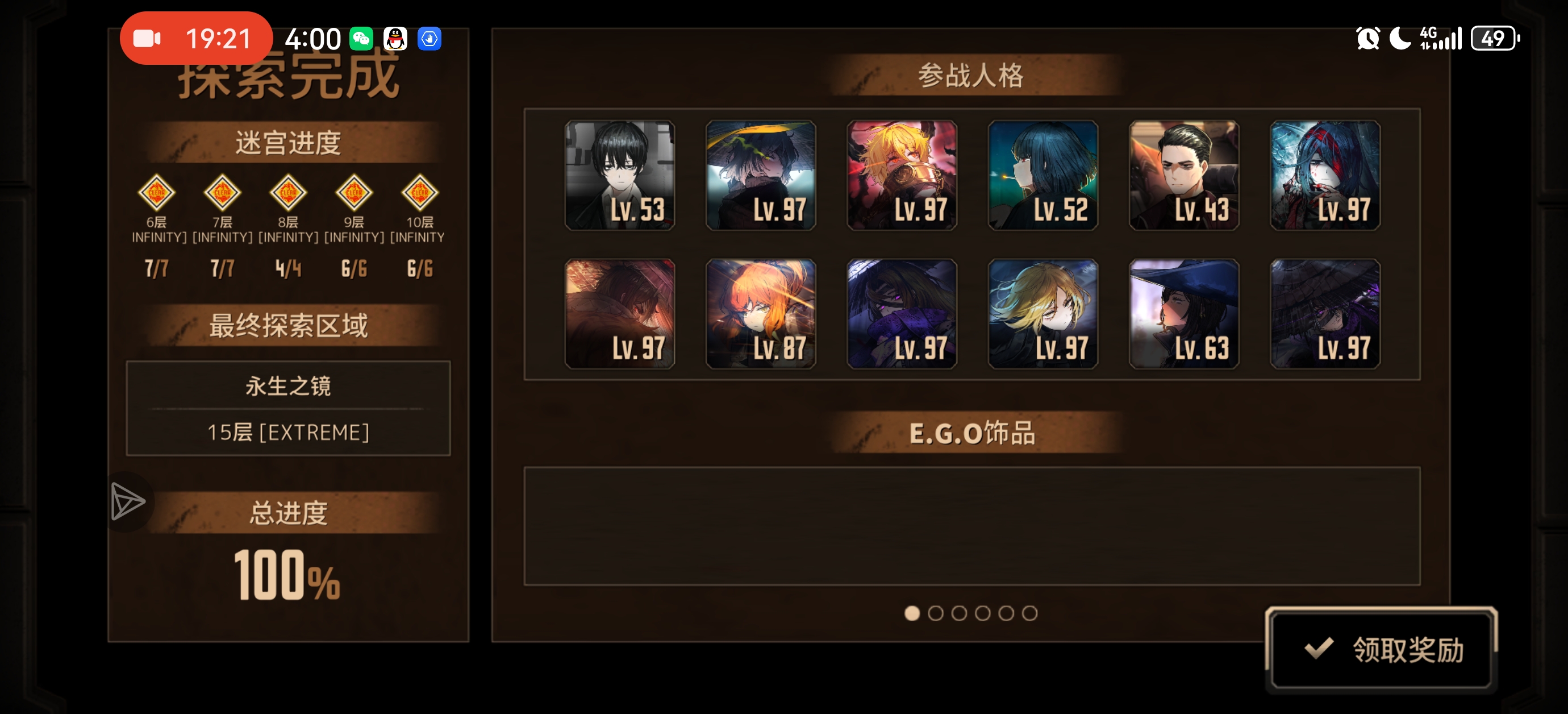This screenshot has width=1568, height=714.
Task: Select the Lv. 53 black-haired character portrait
Action: coord(620,176)
